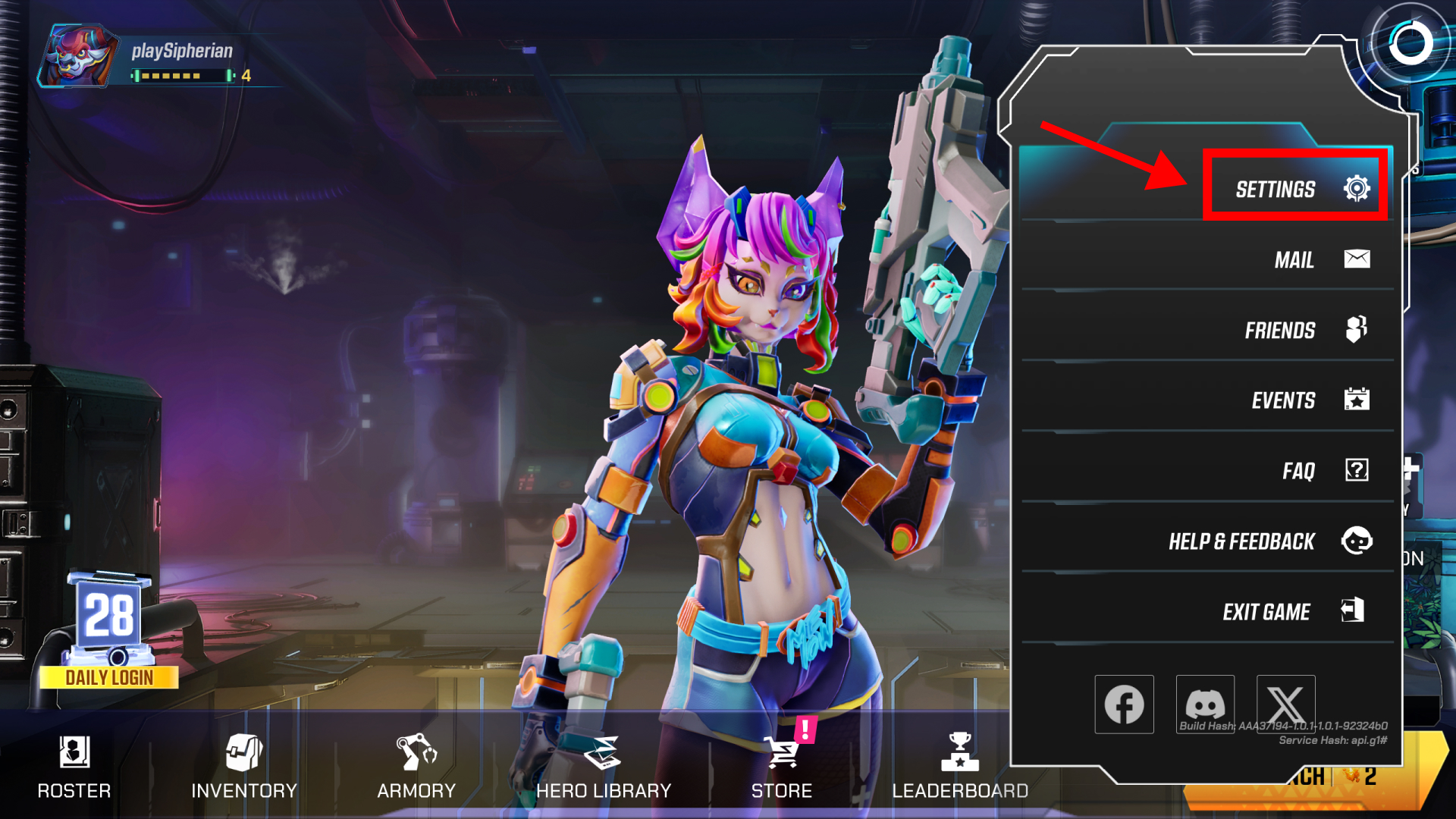Open Settings via the gear icon

[x=1357, y=189]
